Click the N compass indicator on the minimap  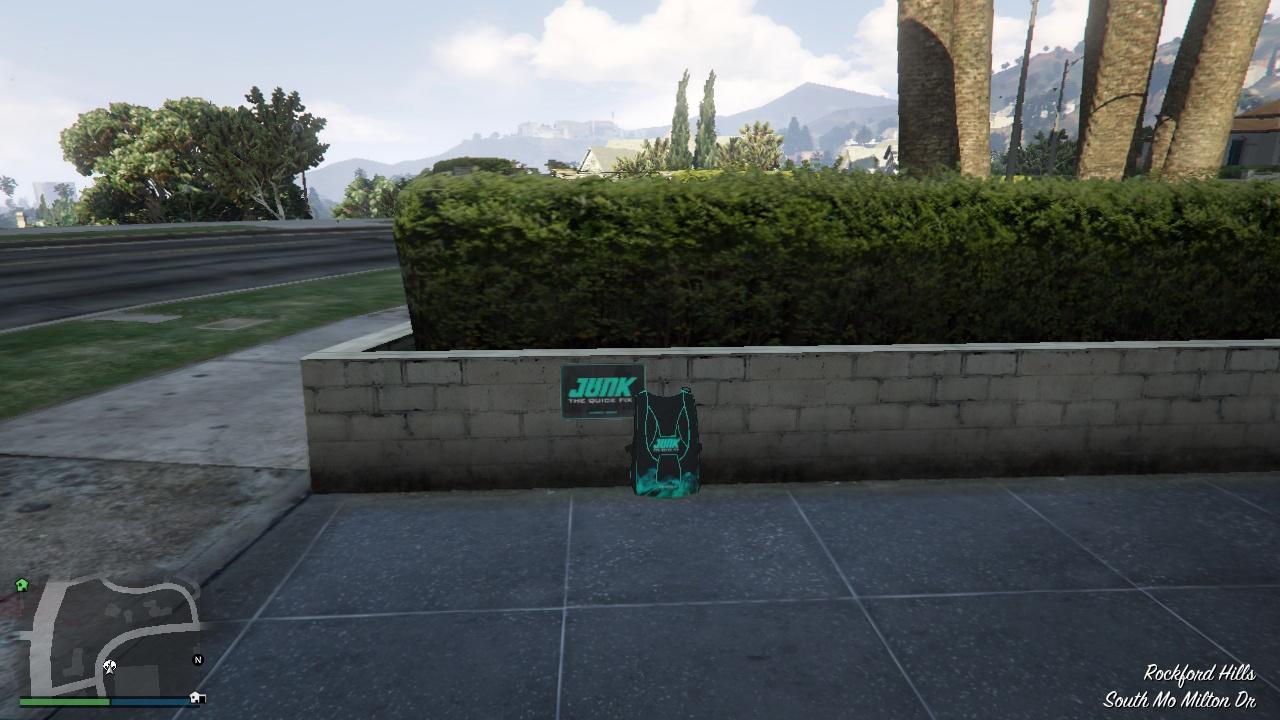[x=198, y=660]
